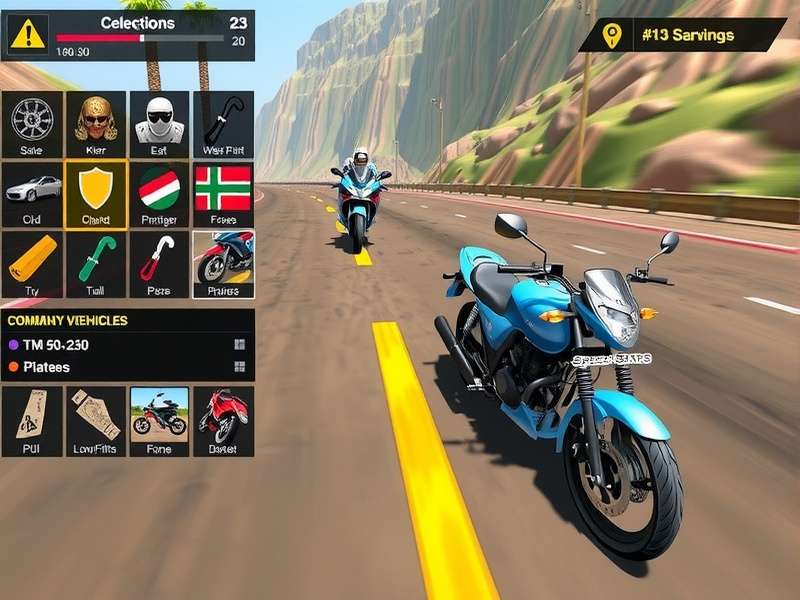This screenshot has height=600, width=800.
Task: Select the silver car slot
Action: click(32, 193)
